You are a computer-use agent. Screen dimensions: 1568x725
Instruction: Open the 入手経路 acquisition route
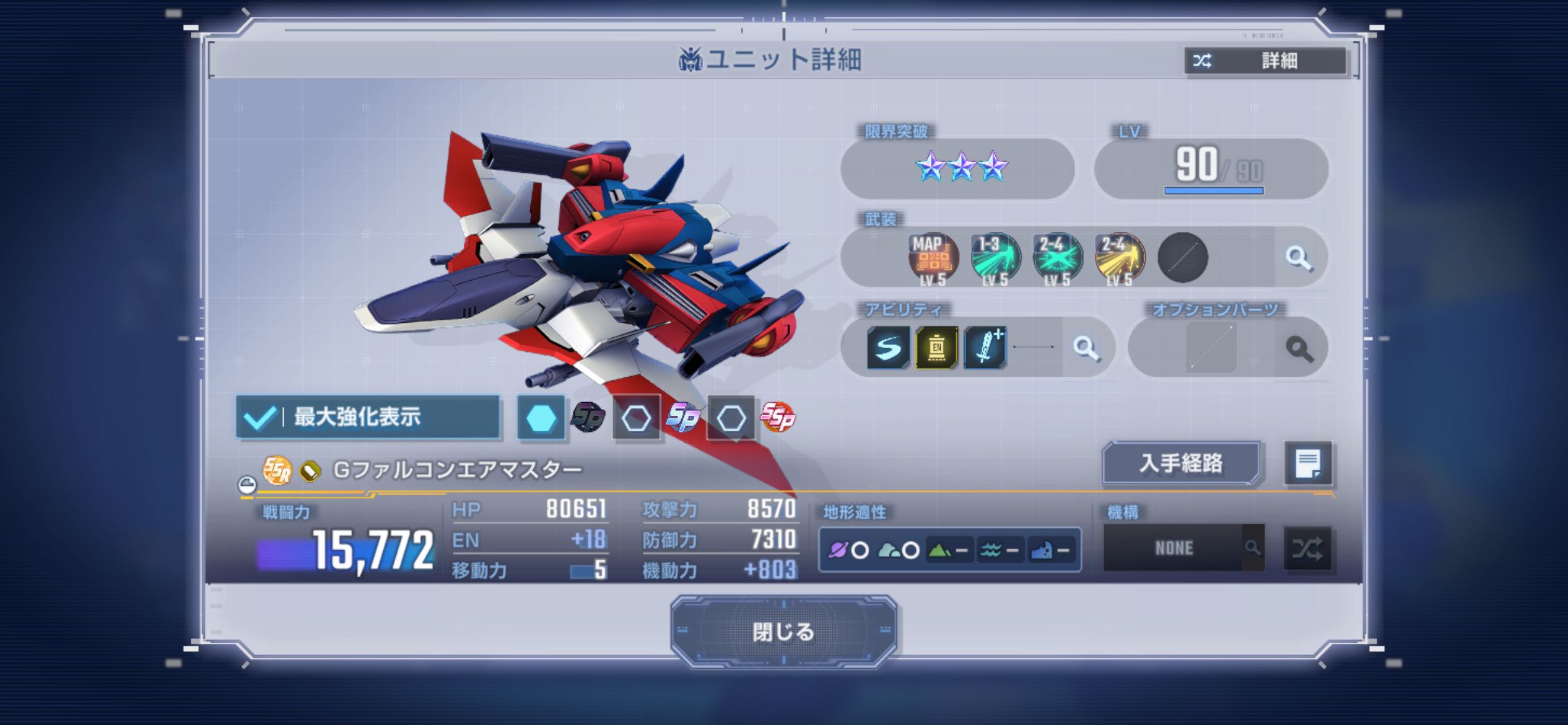(1181, 463)
